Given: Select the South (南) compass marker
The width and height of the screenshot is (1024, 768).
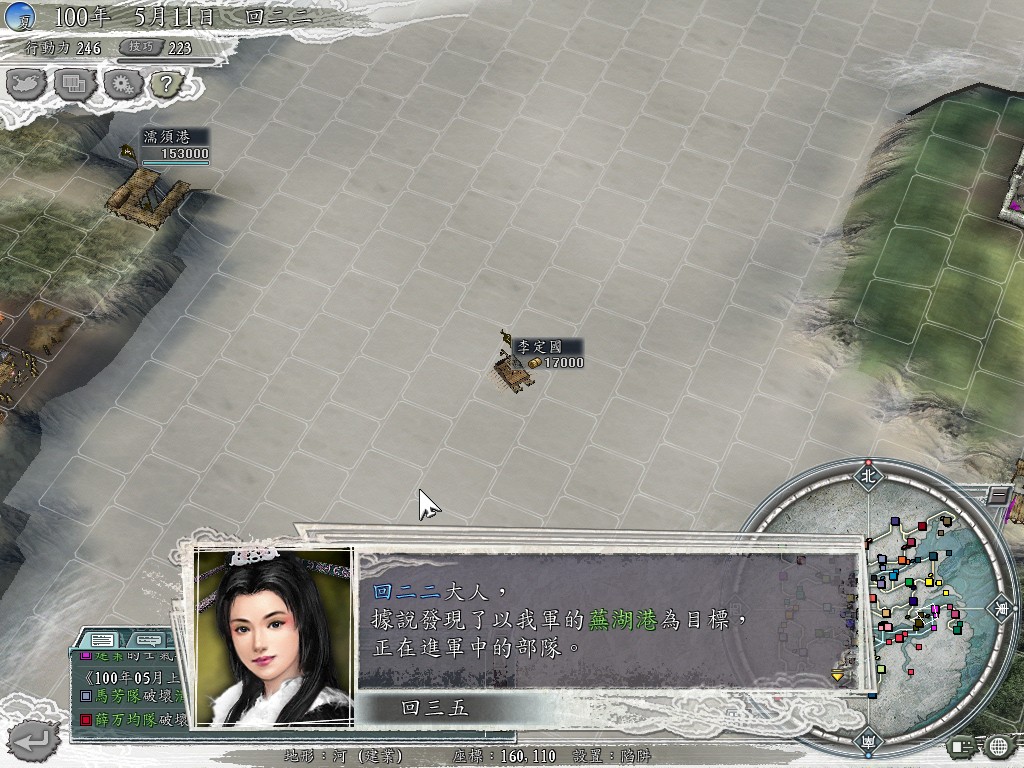Looking at the screenshot, I should coord(866,744).
